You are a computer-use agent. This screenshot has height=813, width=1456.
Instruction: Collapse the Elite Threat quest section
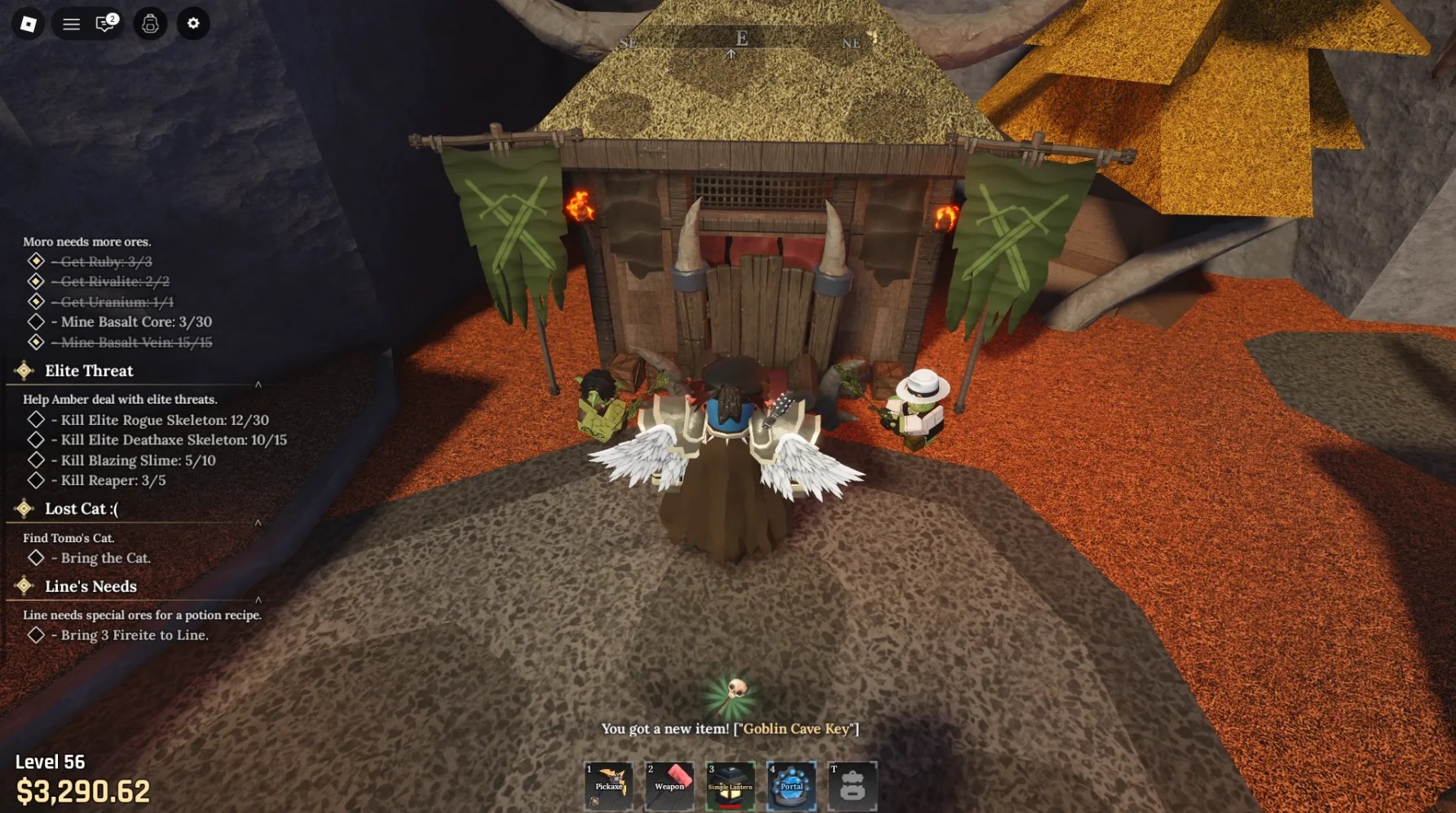point(258,387)
